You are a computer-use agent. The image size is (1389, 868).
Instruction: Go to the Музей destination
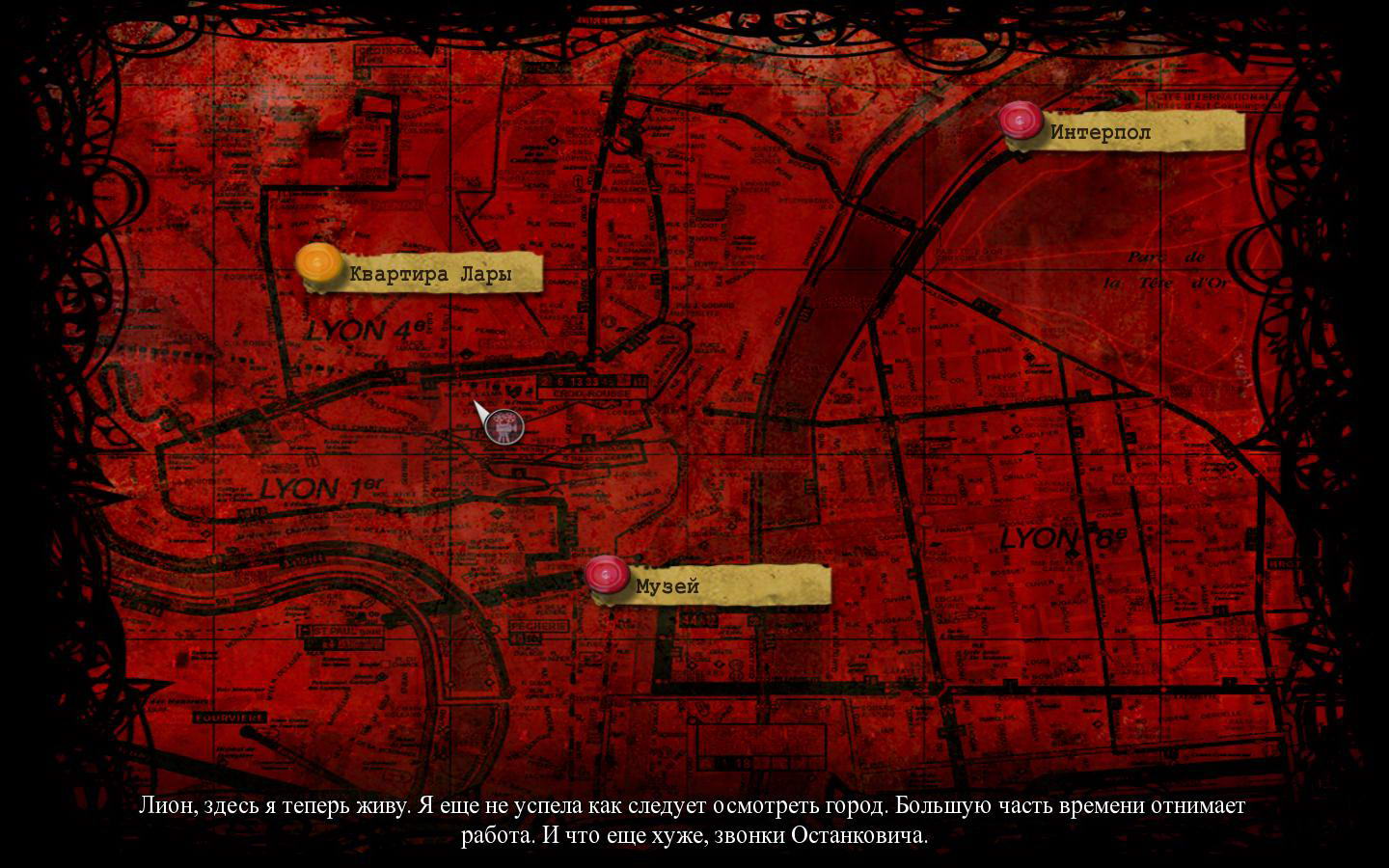click(x=606, y=575)
